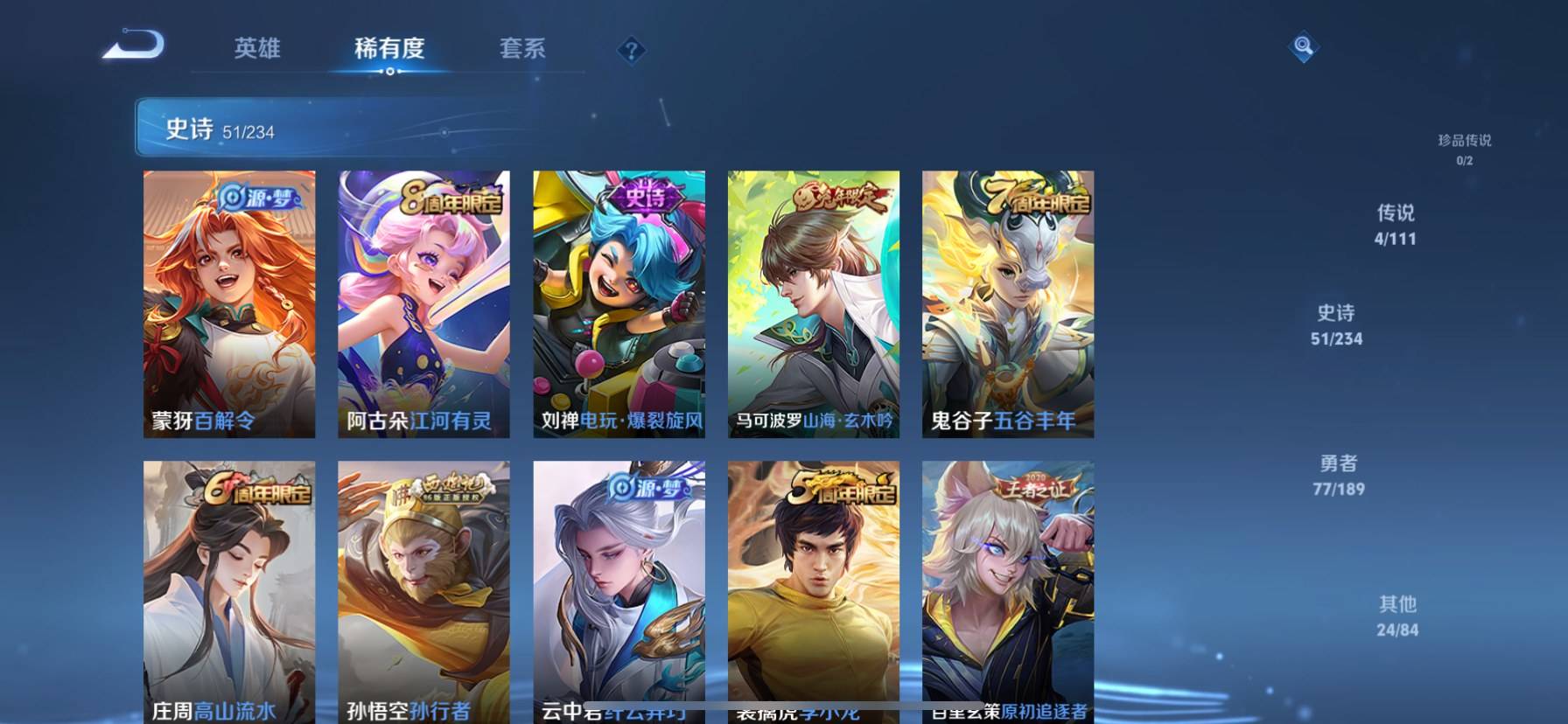
Task: Open 孙悟空 孙行者 skin card
Action: point(423,592)
